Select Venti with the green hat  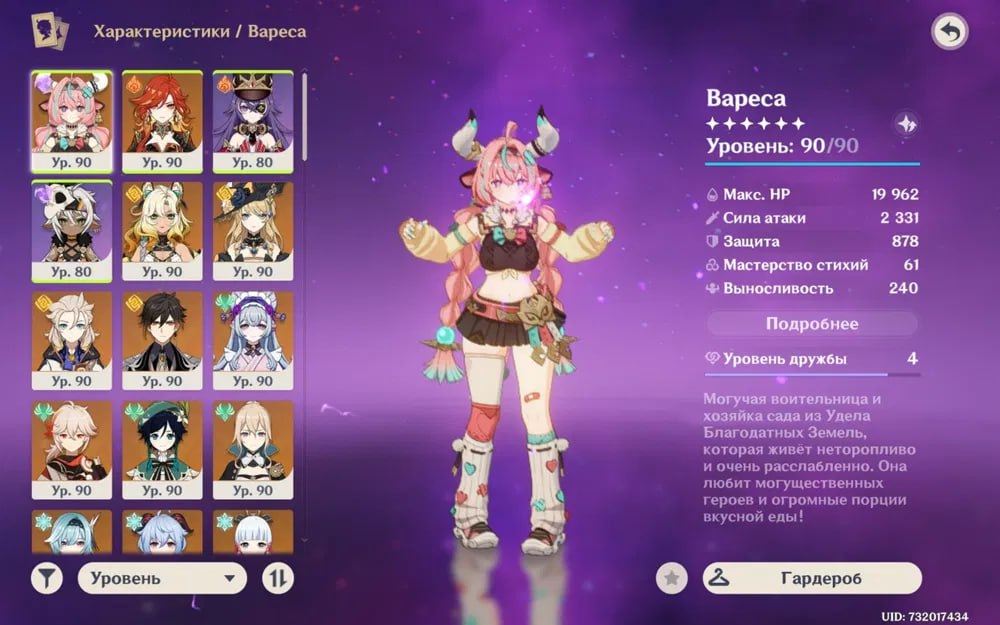click(162, 448)
